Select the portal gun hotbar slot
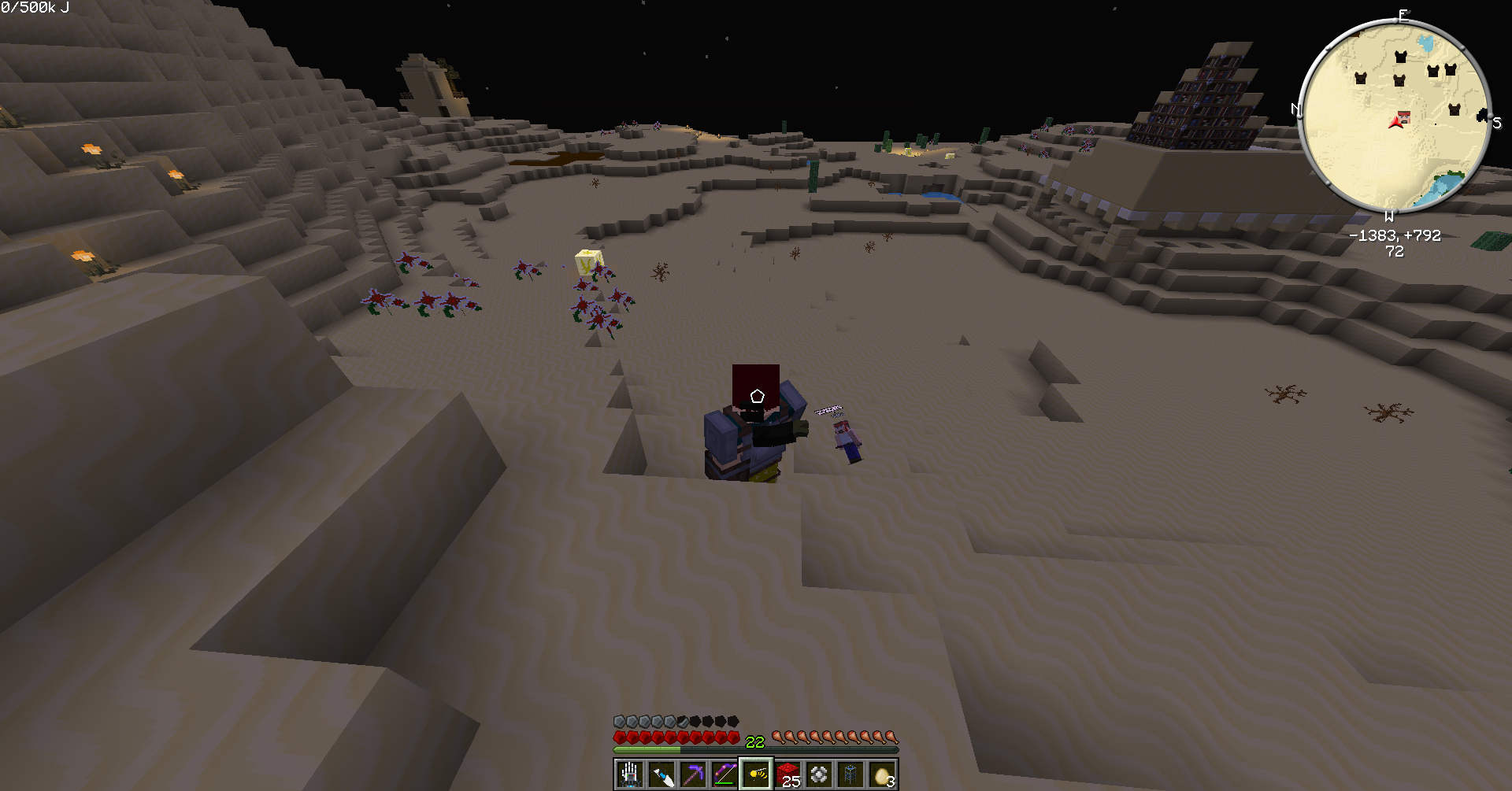This screenshot has height=791, width=1512. click(661, 775)
